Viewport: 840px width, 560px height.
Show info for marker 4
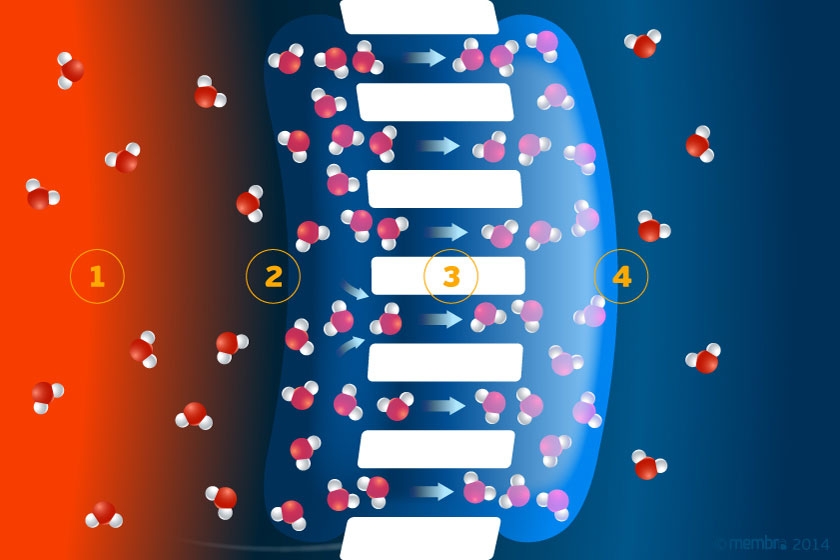click(622, 276)
